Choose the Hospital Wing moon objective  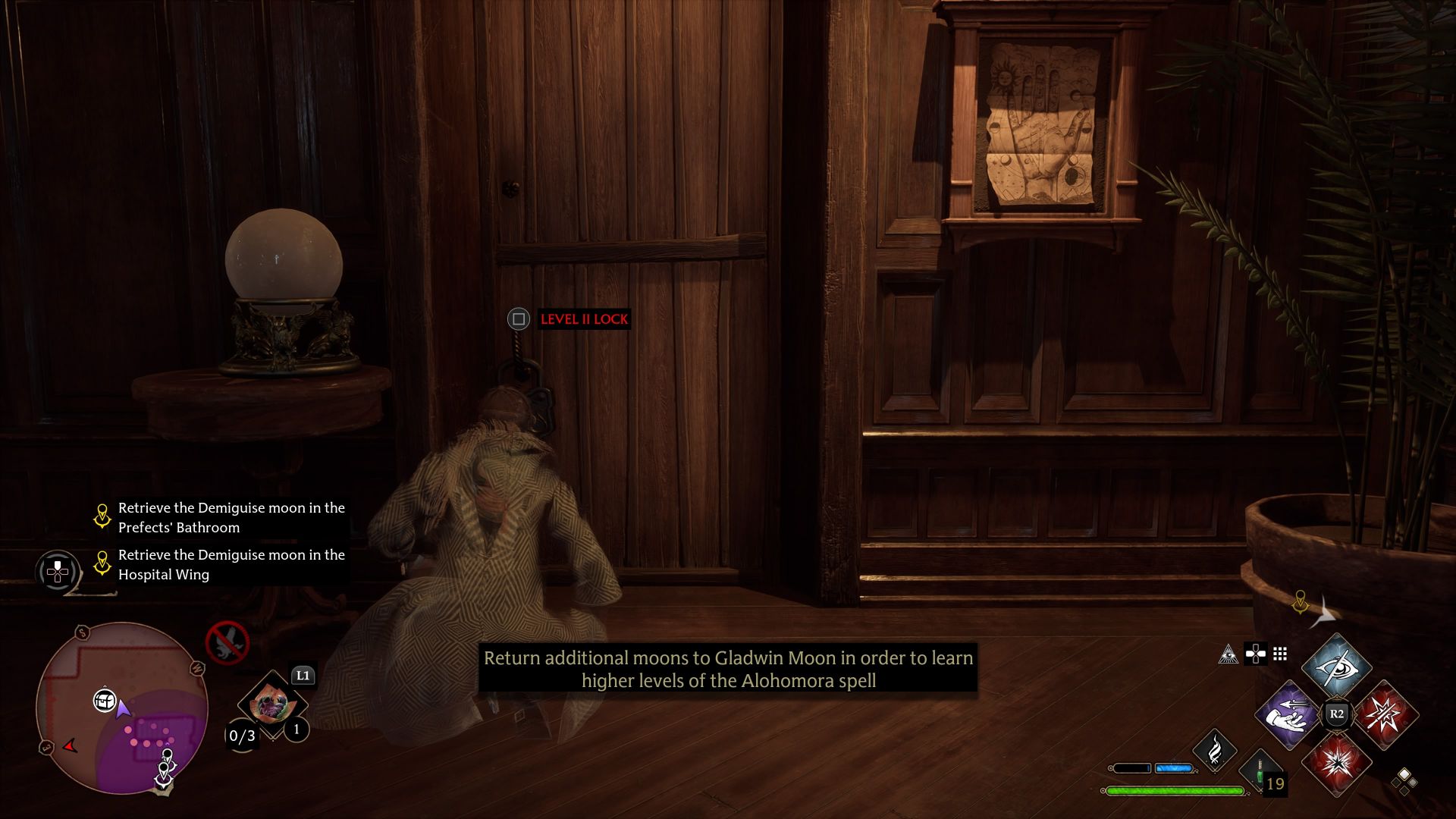point(231,564)
